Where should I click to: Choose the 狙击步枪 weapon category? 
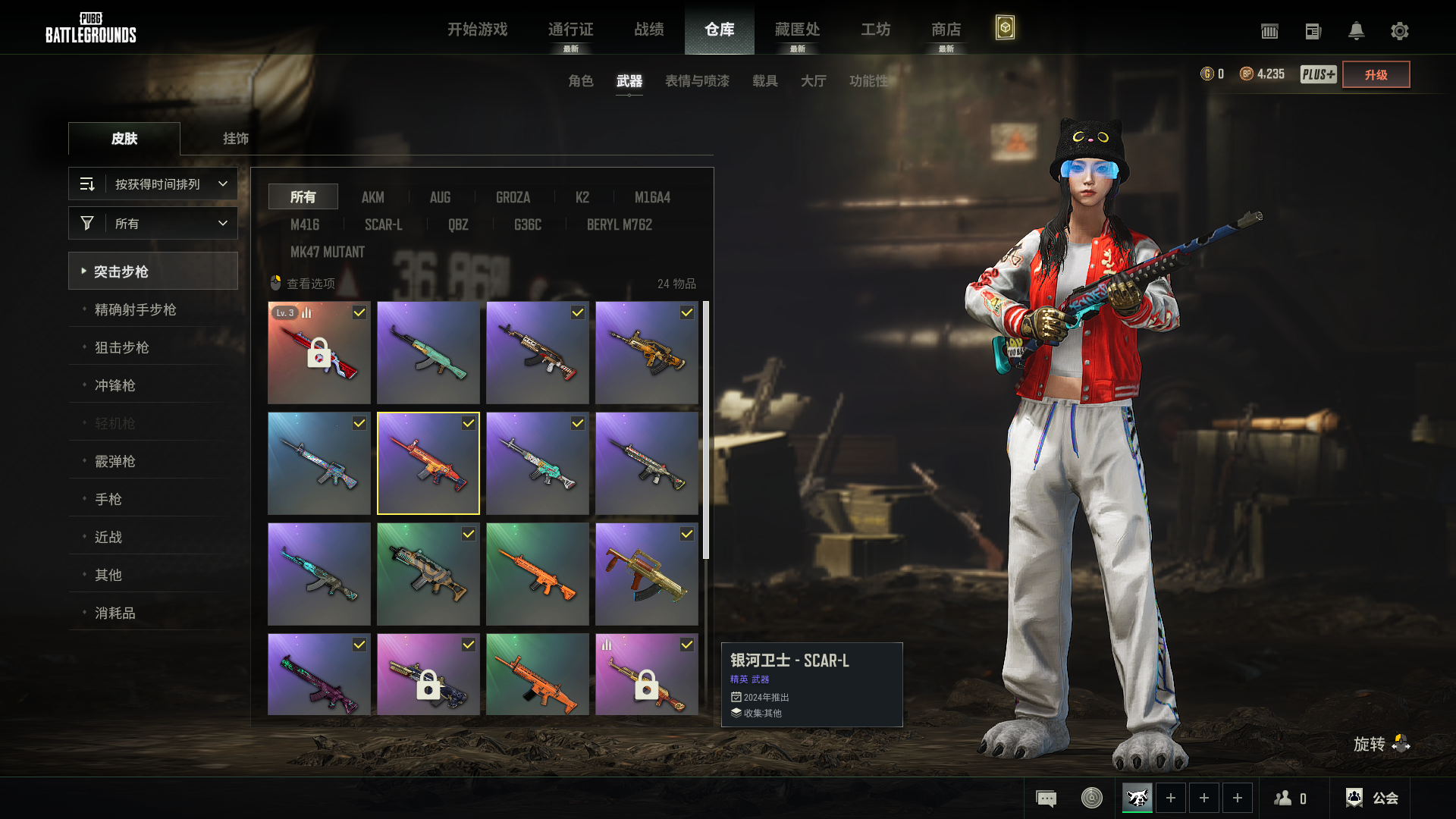pyautogui.click(x=121, y=347)
